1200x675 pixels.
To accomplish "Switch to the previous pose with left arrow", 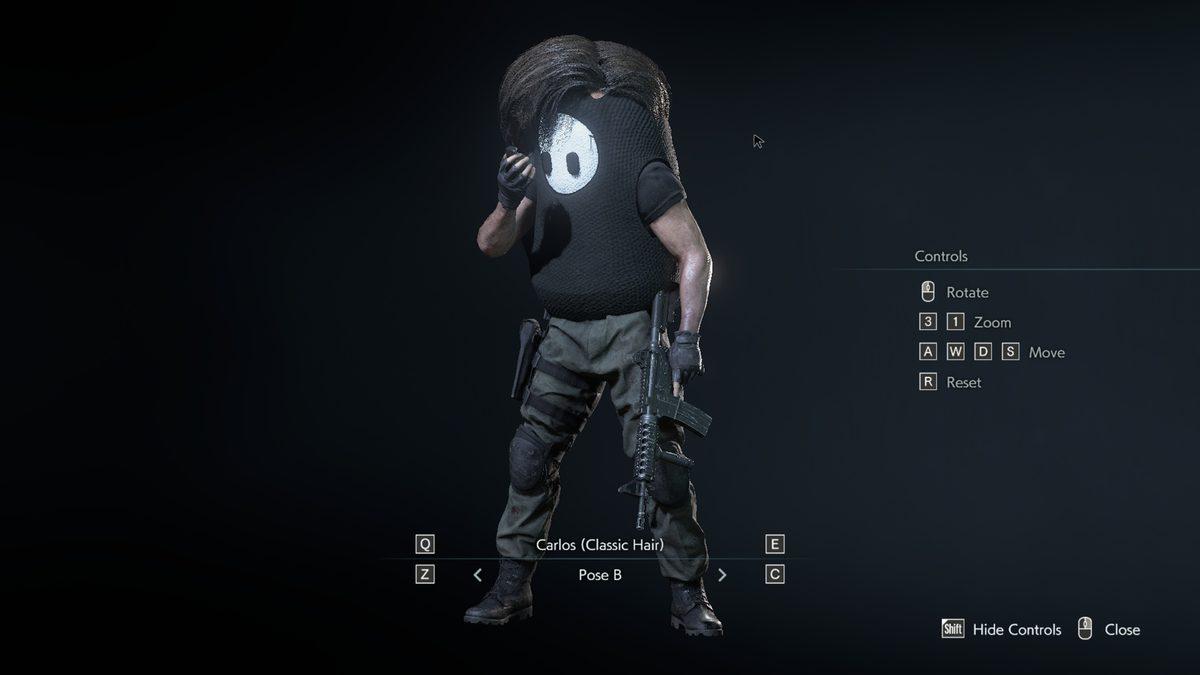I will click(478, 575).
